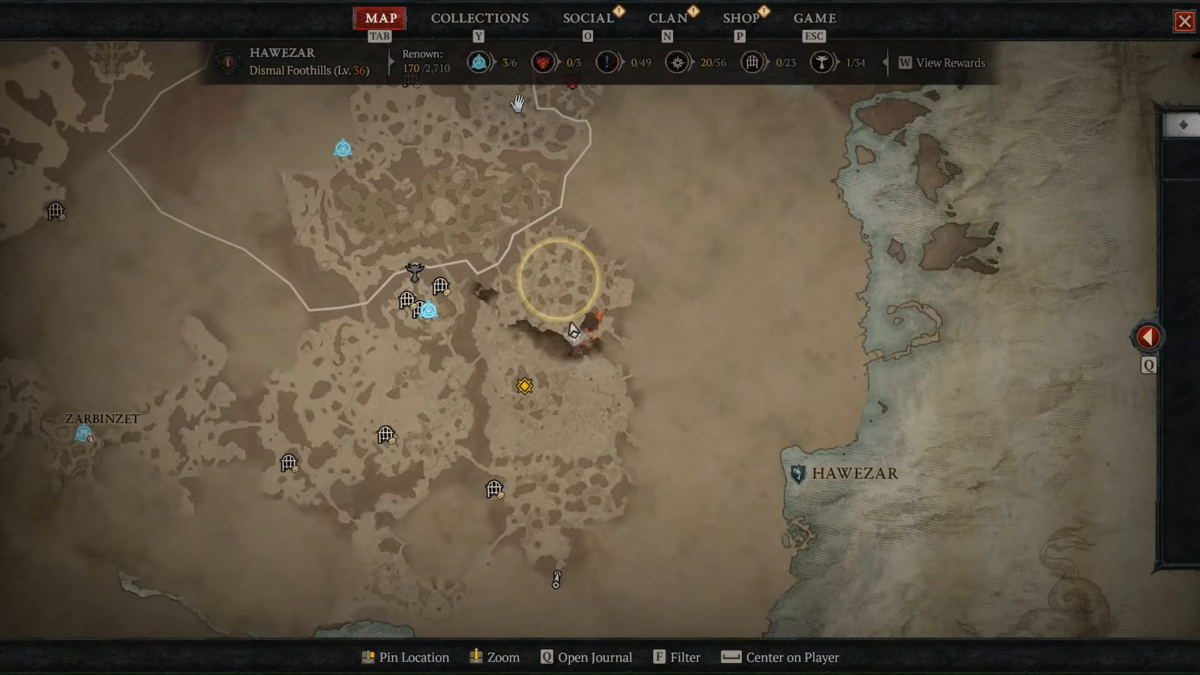
Task: Select the yellow quest marker on map
Action: tap(524, 385)
